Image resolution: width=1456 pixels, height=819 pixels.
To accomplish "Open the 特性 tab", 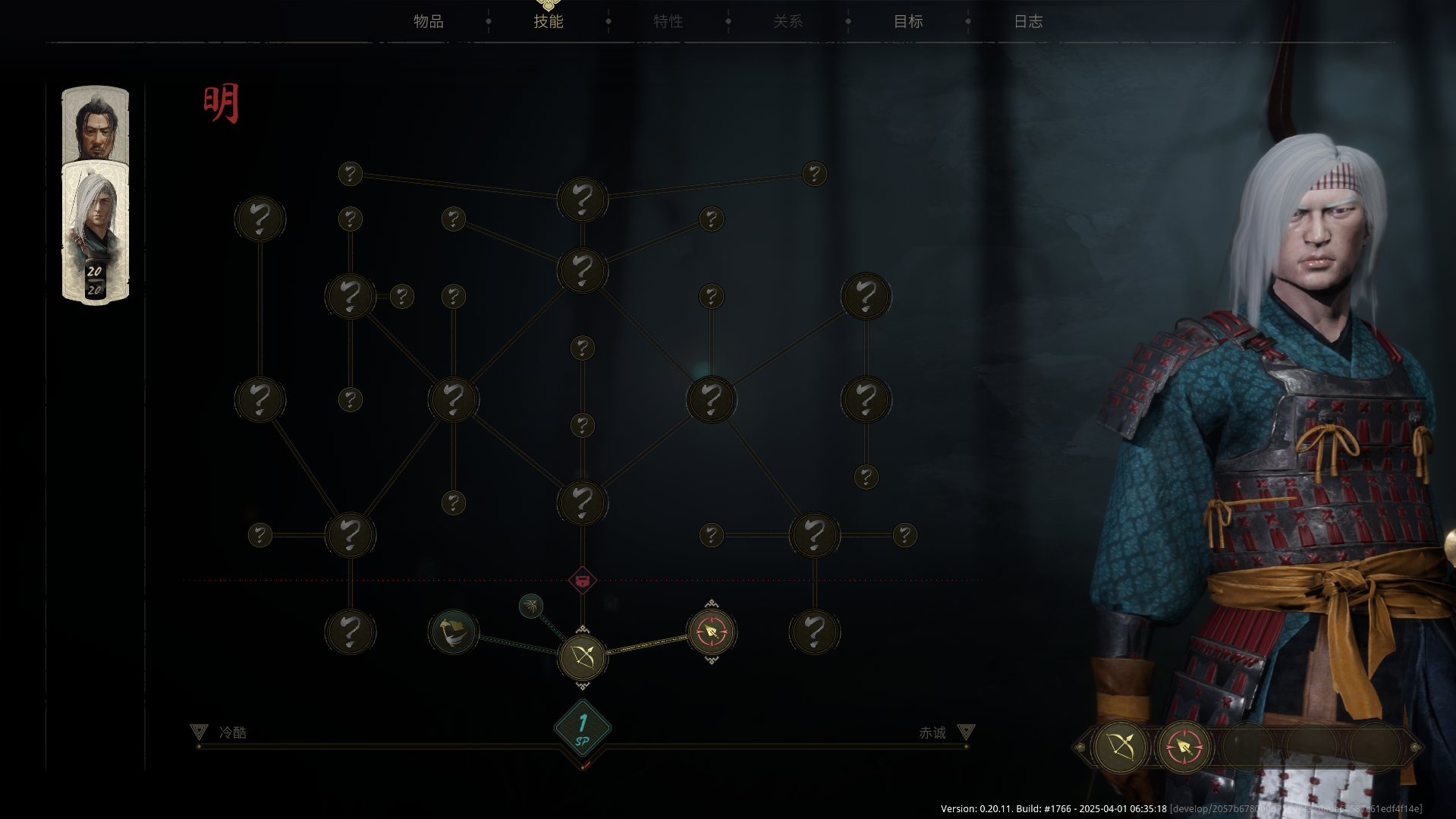I will point(668,21).
